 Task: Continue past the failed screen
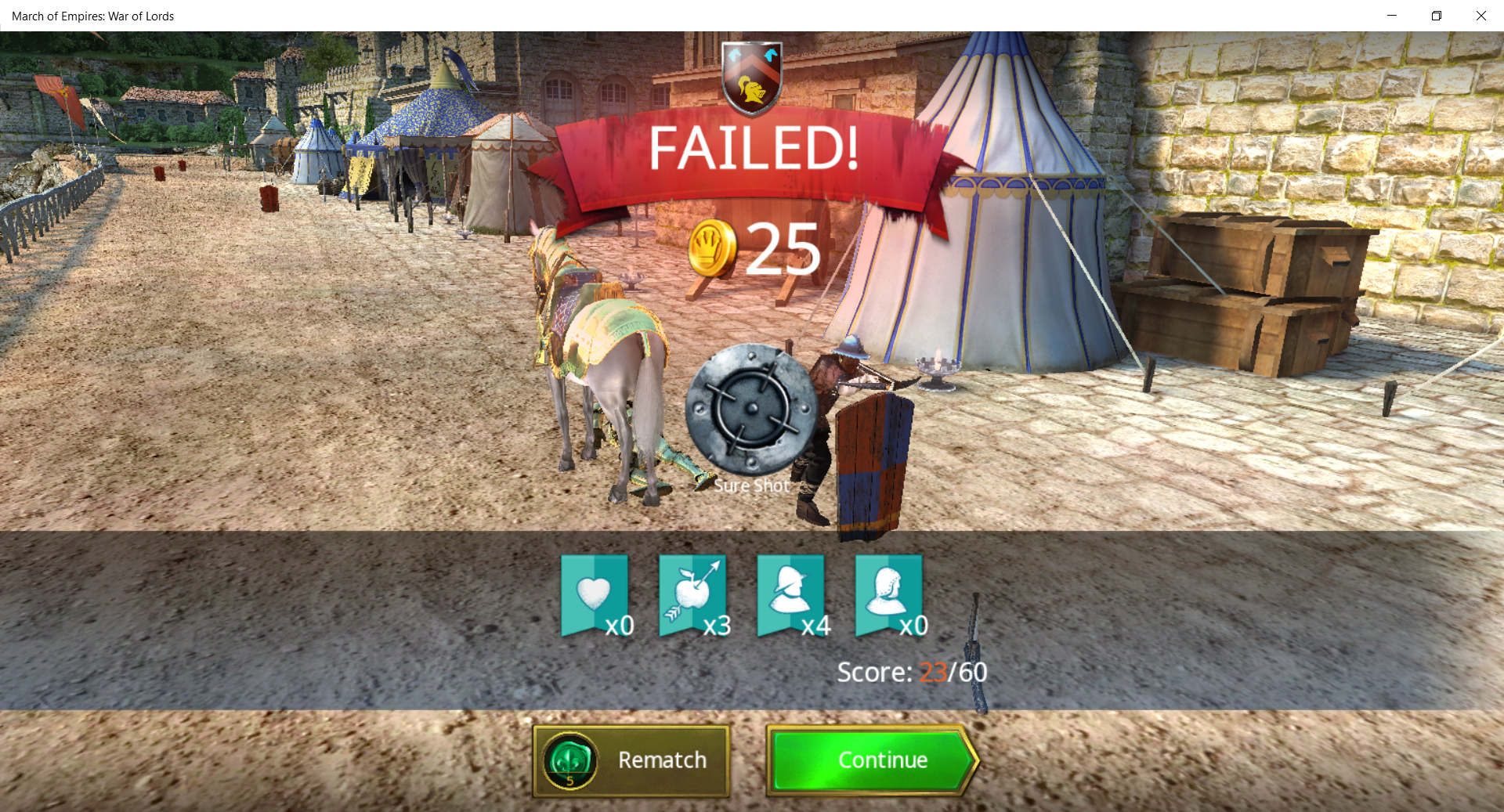[x=871, y=760]
